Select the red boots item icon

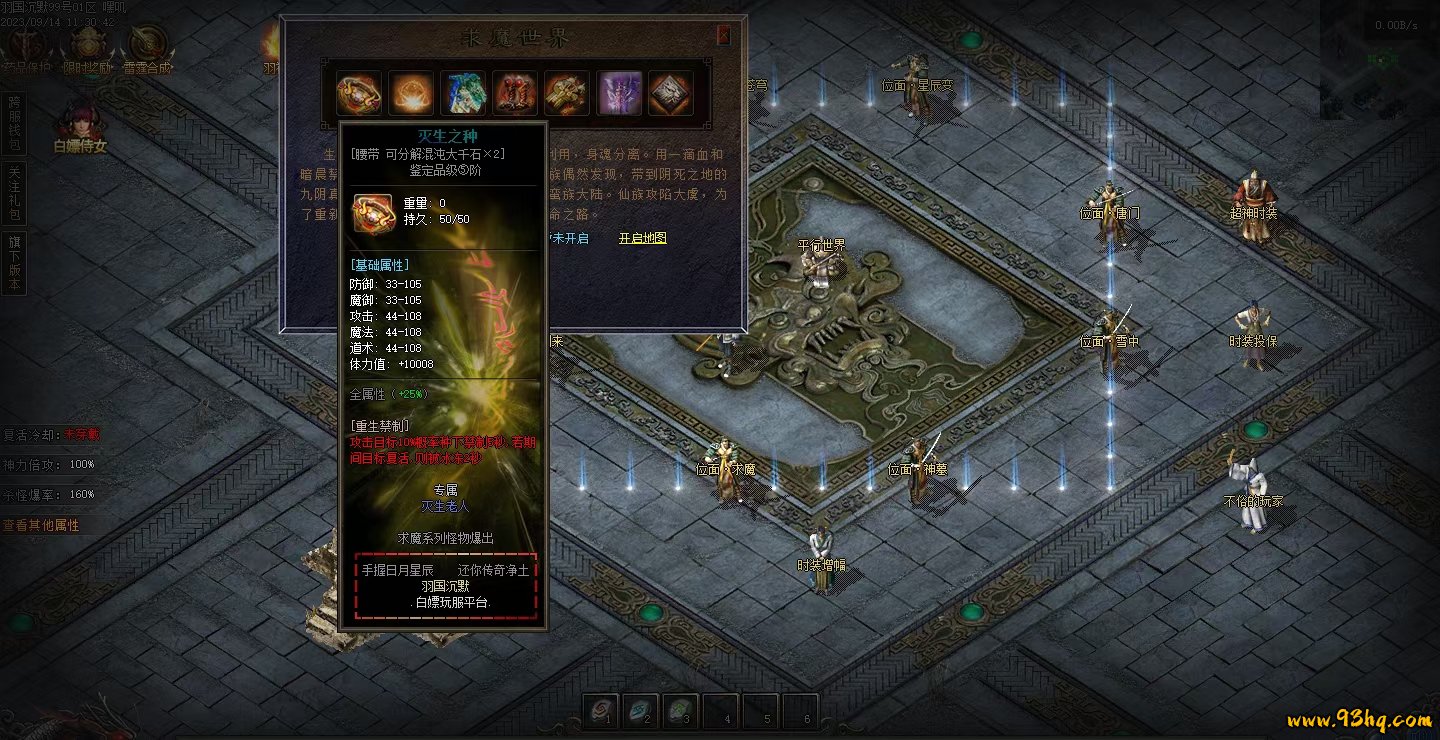(x=515, y=93)
